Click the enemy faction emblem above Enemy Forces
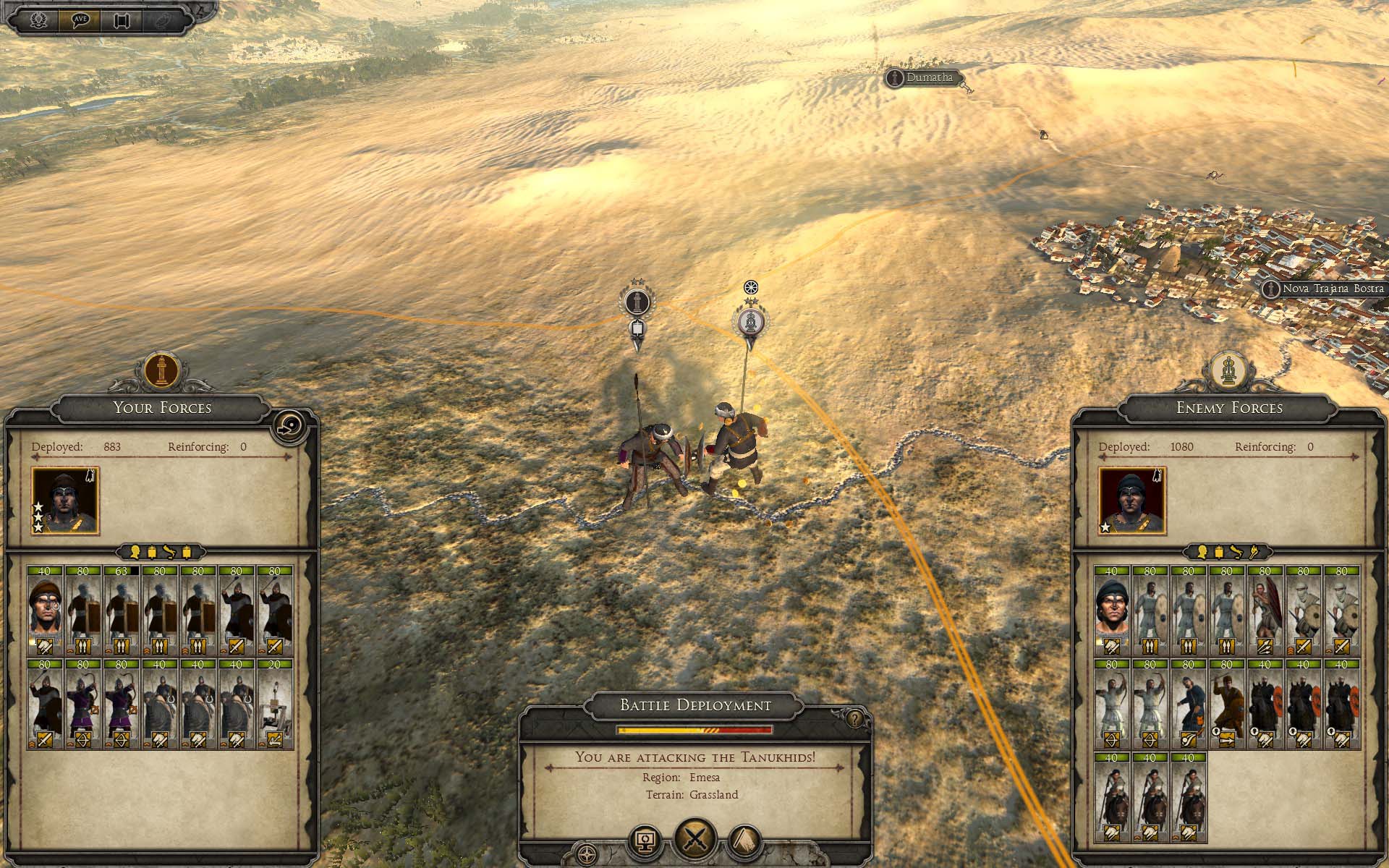The image size is (1389, 868). (1228, 370)
